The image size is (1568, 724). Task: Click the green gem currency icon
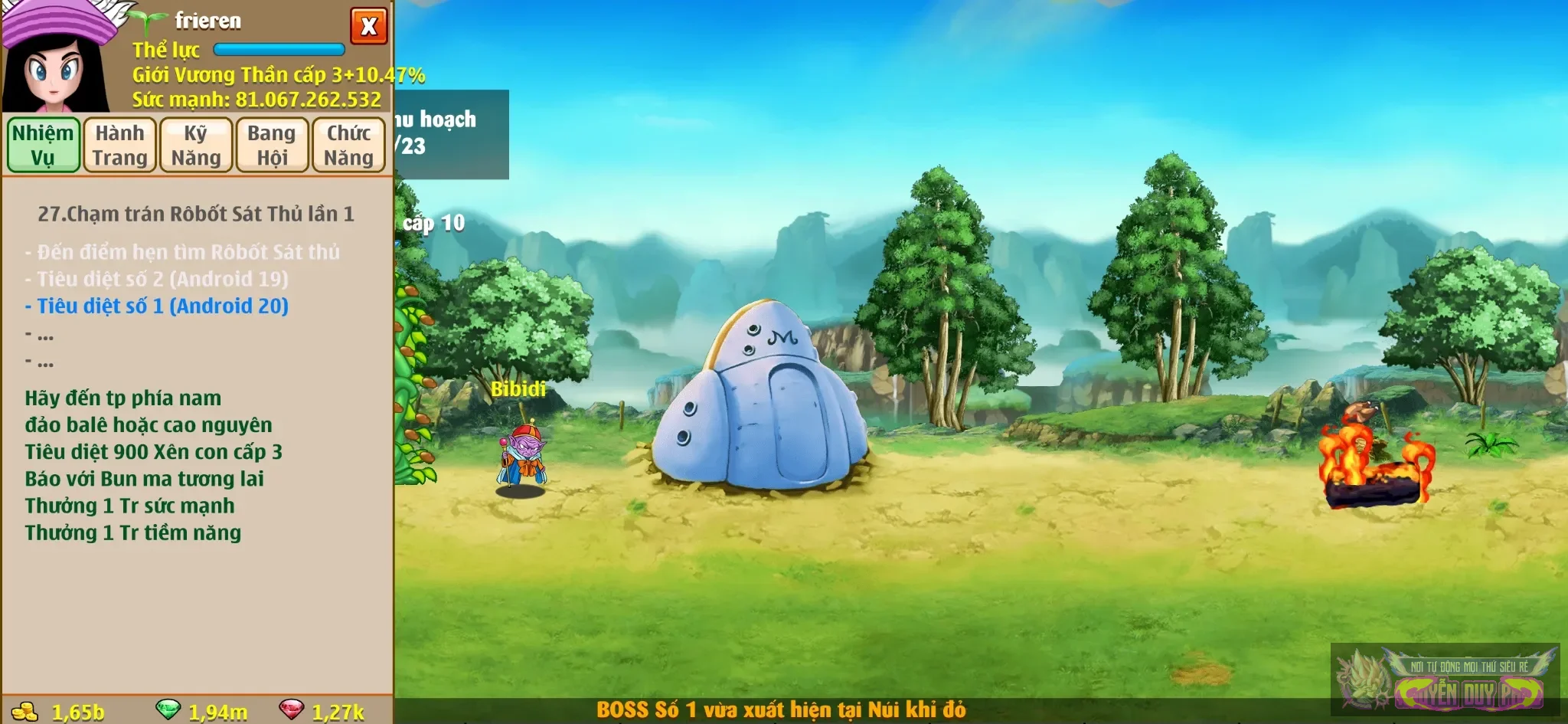(x=168, y=709)
